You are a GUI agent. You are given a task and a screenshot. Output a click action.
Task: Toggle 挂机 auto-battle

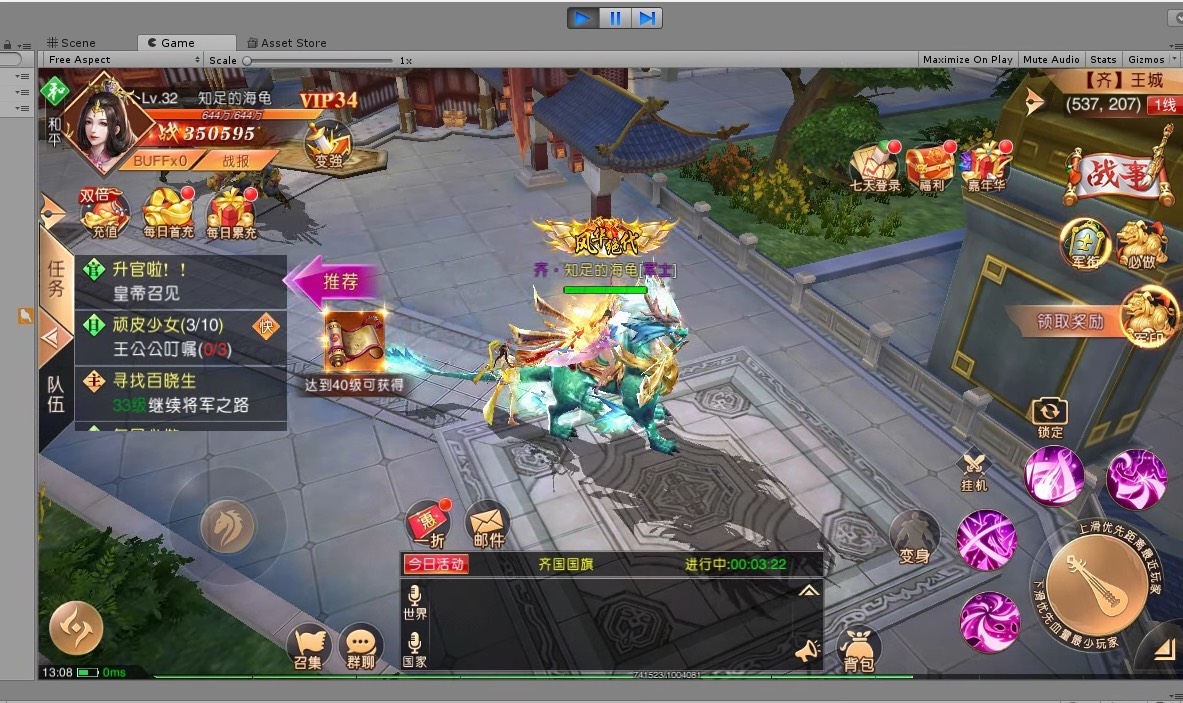pos(974,468)
